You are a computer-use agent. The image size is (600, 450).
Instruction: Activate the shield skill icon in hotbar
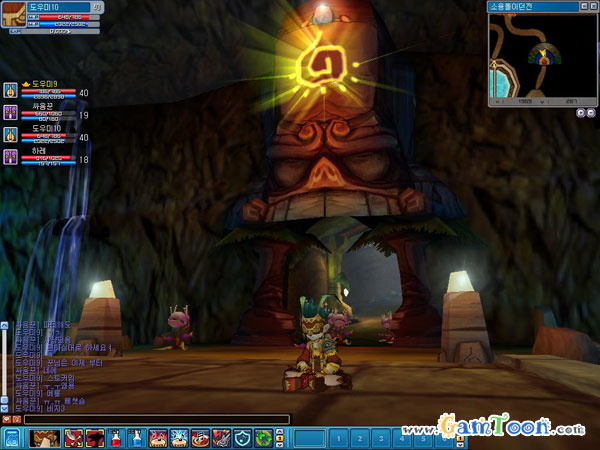(243, 438)
